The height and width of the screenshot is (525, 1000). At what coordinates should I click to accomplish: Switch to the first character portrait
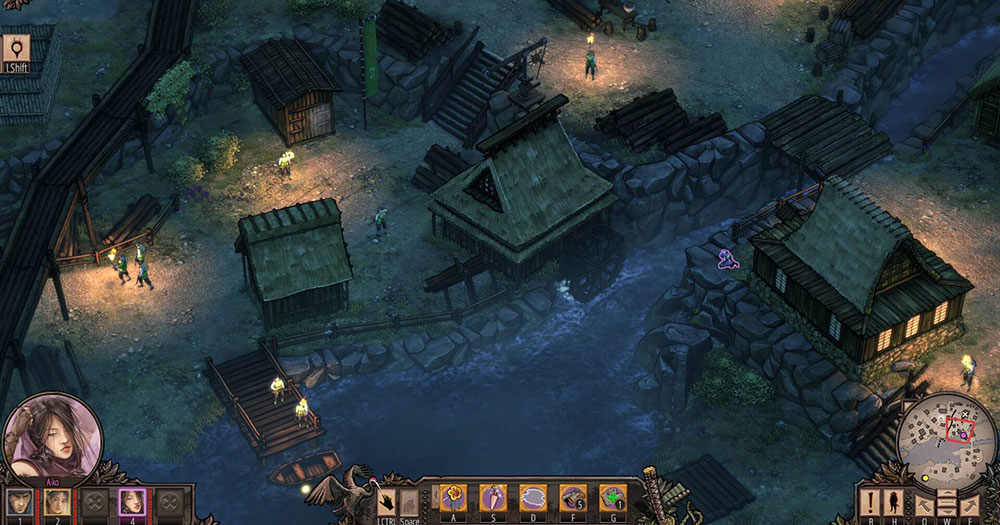17,503
